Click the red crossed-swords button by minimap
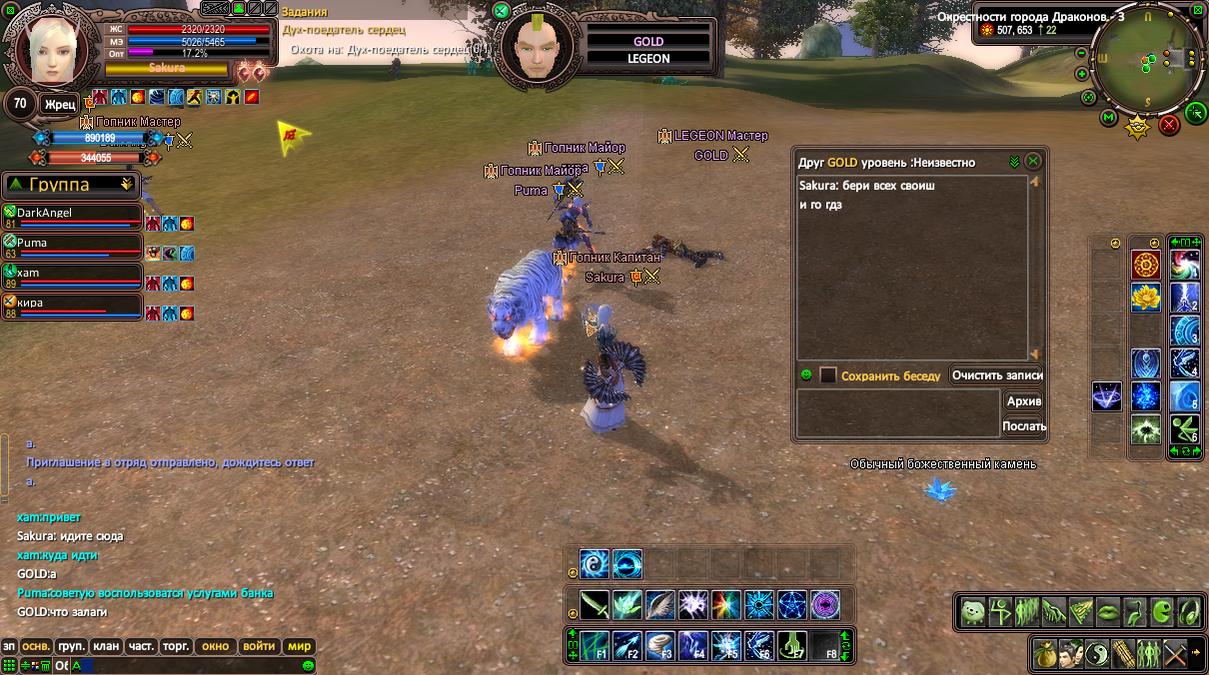Image resolution: width=1209 pixels, height=675 pixels. (x=1168, y=125)
